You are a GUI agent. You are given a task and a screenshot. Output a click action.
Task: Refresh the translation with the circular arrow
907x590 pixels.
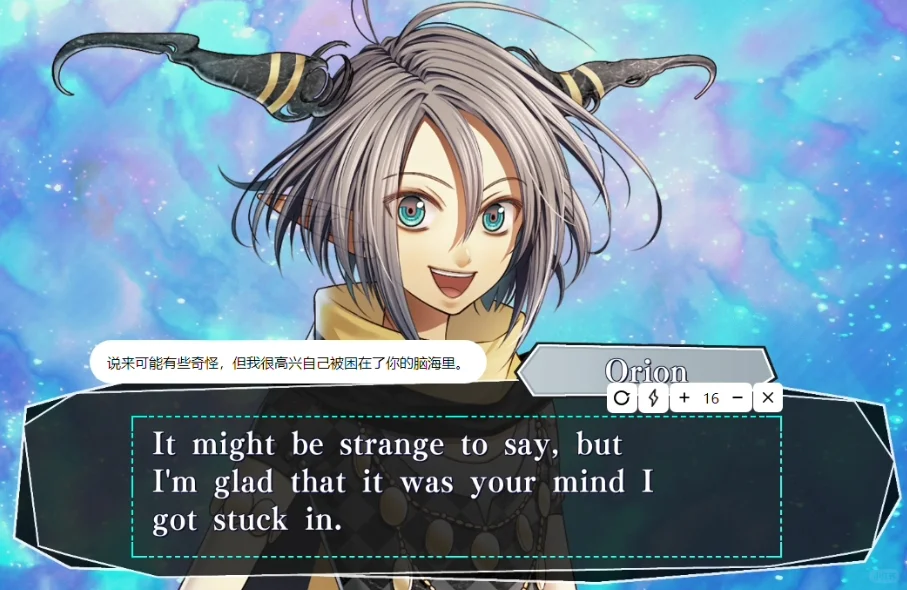coord(622,398)
